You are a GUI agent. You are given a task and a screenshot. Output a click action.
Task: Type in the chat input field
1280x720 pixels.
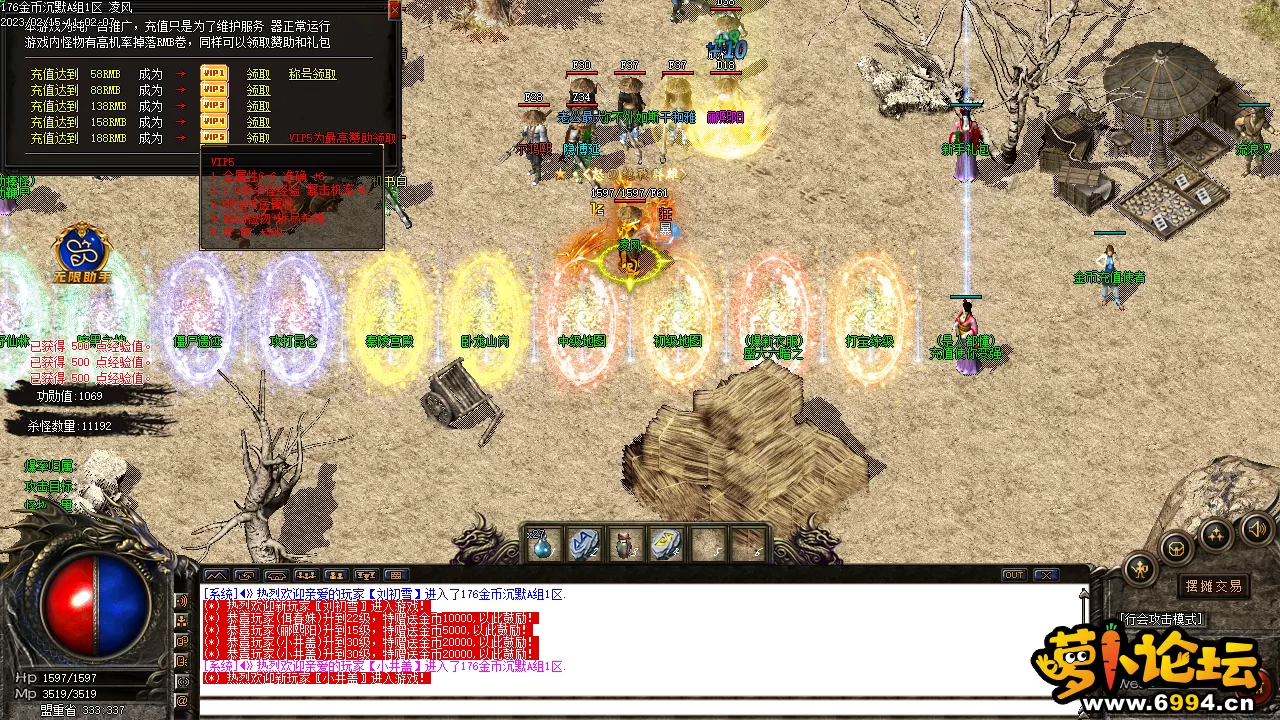pyautogui.click(x=640, y=706)
